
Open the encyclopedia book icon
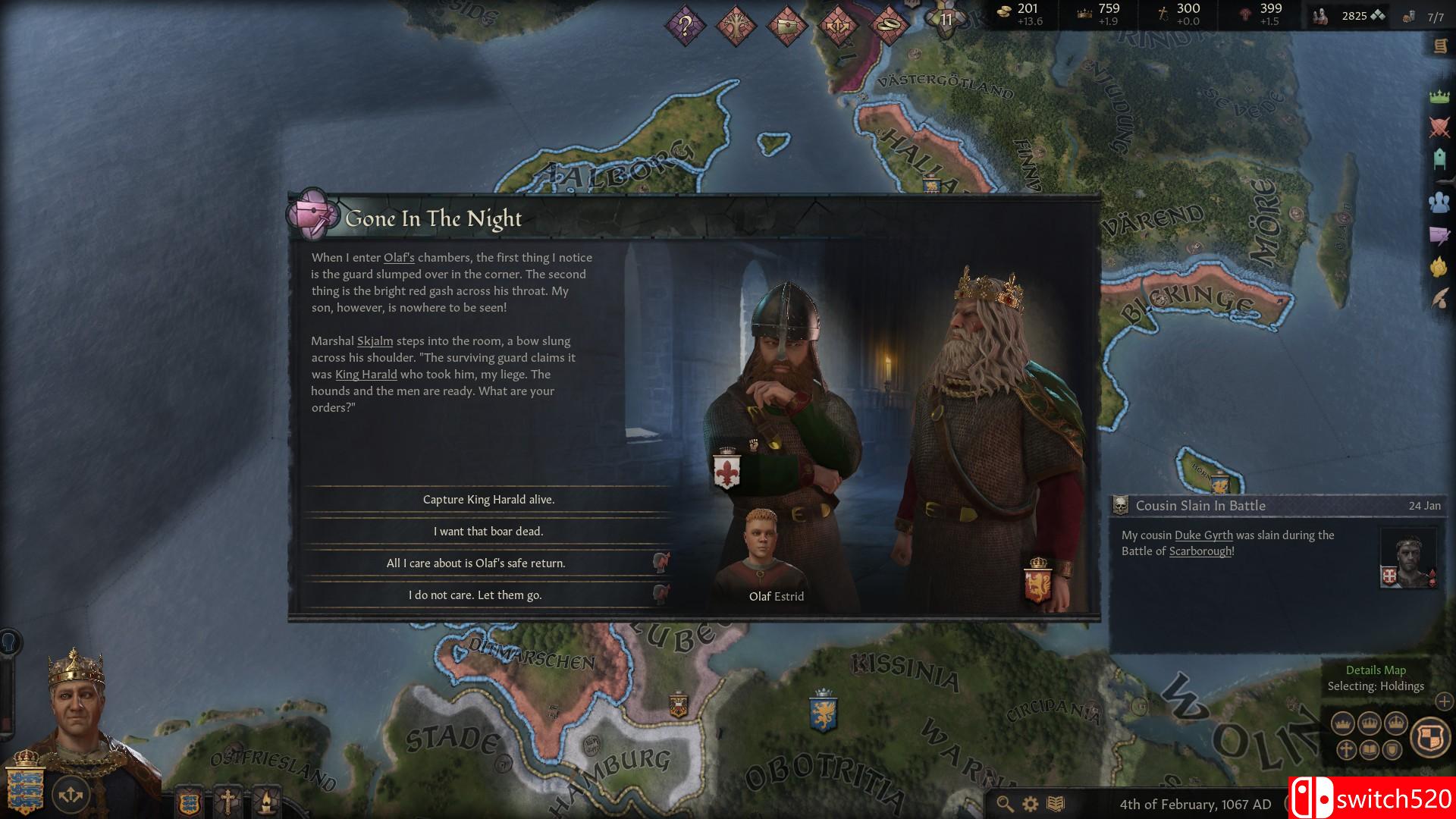coord(1056,804)
